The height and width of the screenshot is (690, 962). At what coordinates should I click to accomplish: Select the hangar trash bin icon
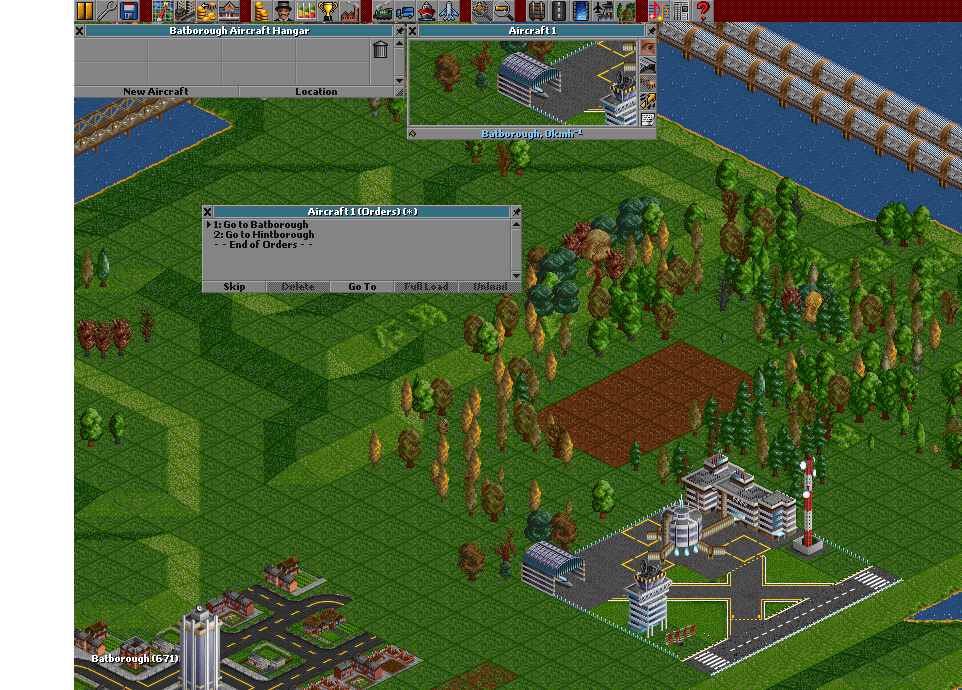pos(380,49)
